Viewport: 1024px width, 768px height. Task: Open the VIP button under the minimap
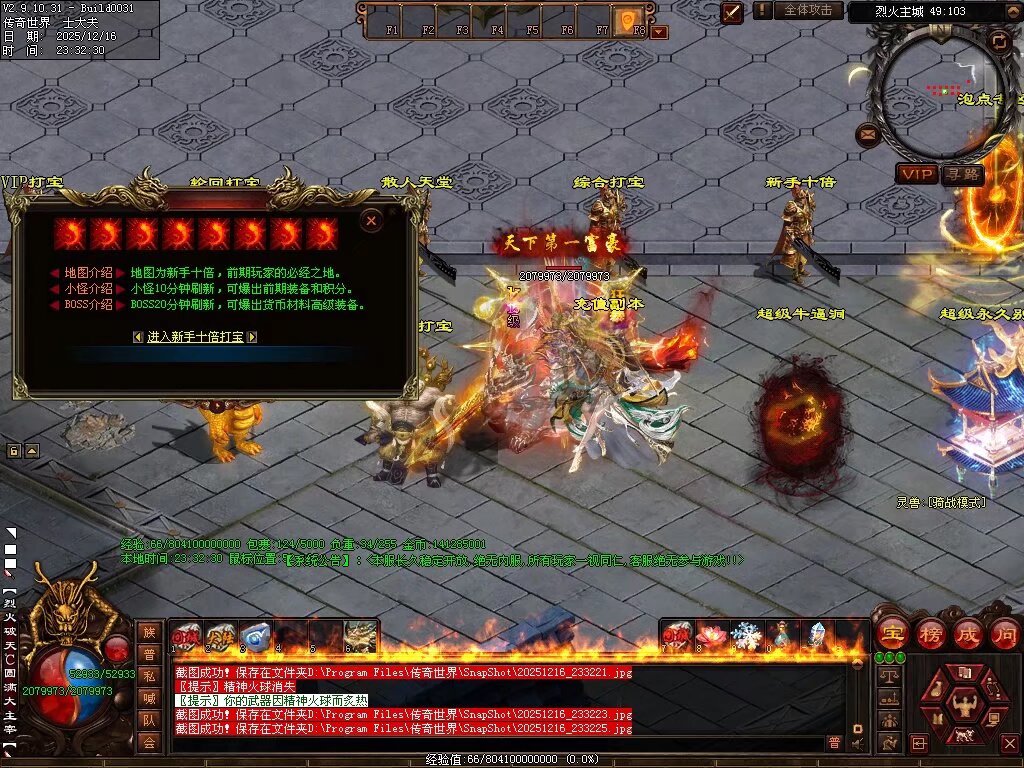pyautogui.click(x=916, y=174)
